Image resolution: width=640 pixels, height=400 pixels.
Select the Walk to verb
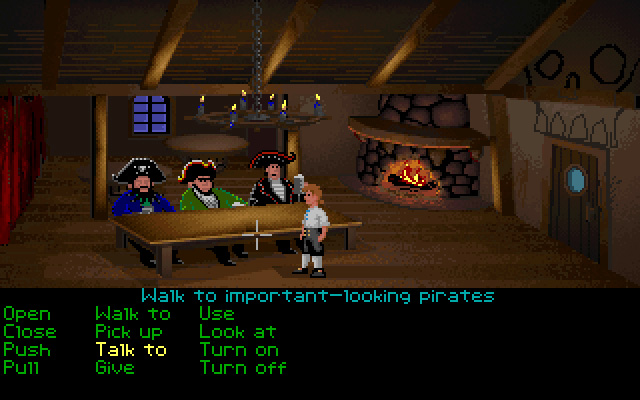(x=133, y=314)
